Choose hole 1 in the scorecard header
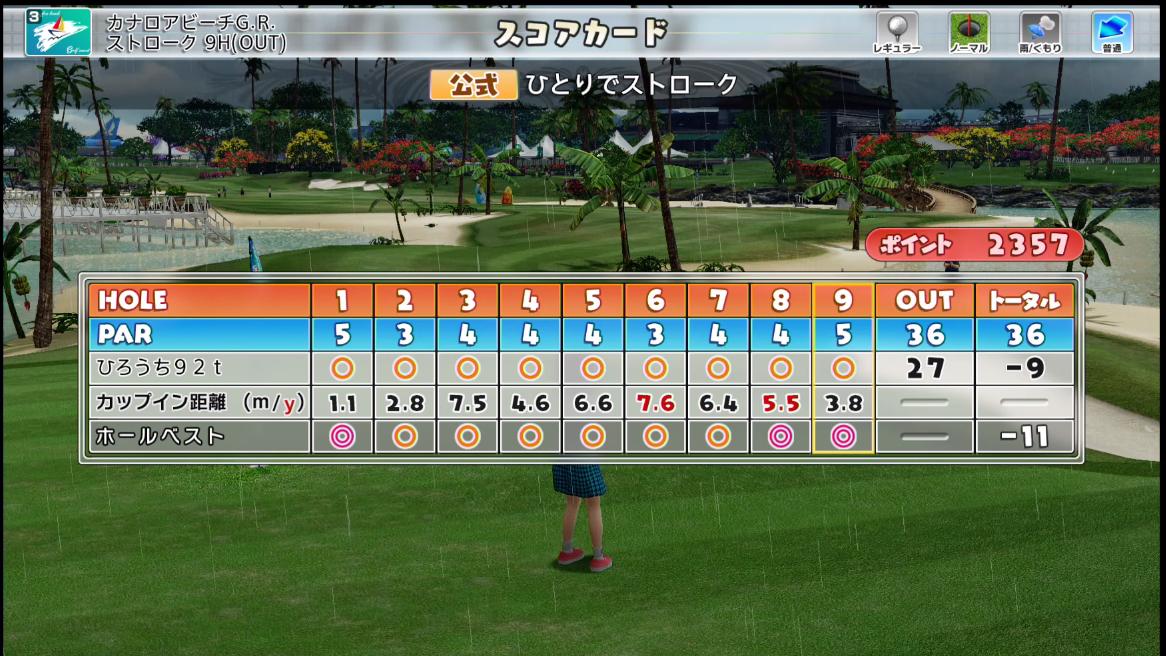Viewport: 1166px width, 656px height. click(x=342, y=300)
